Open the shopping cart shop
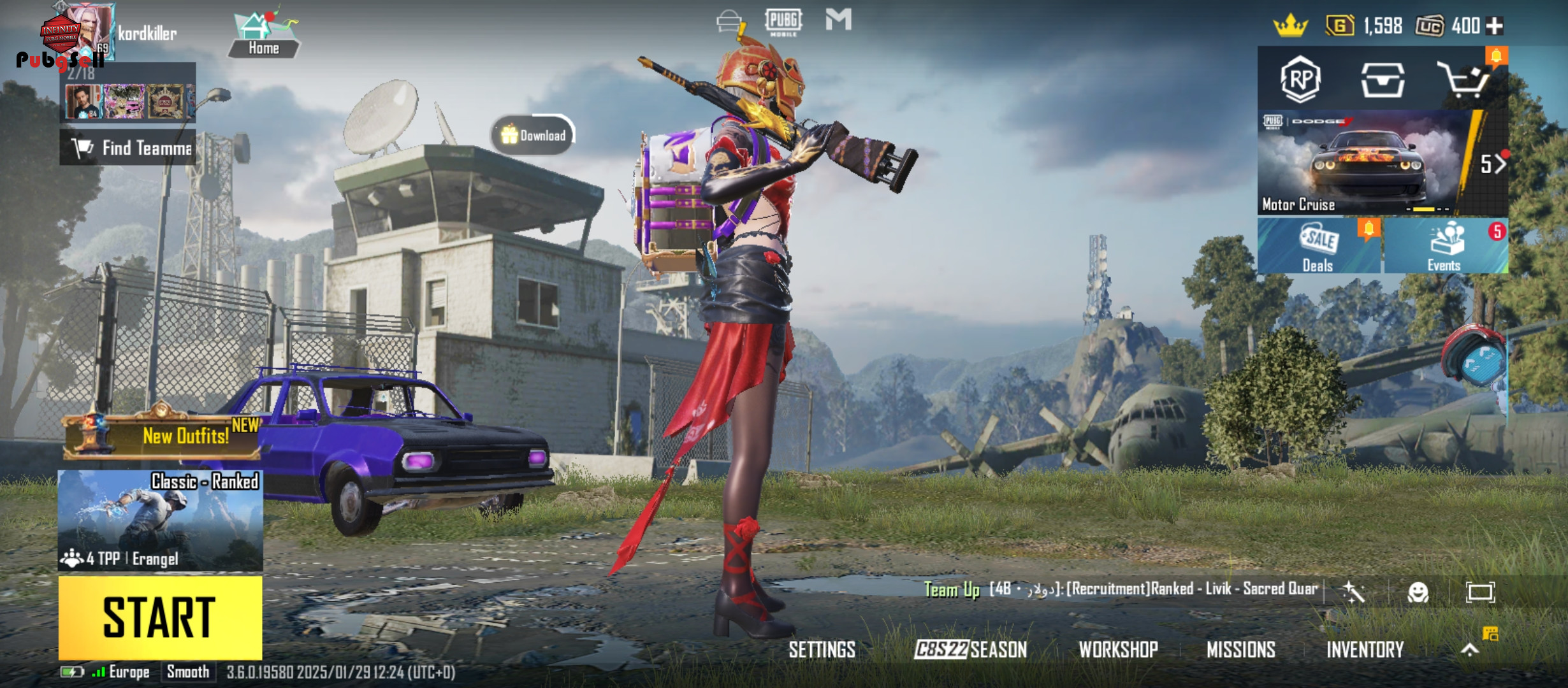The image size is (1568, 688). [x=1463, y=80]
